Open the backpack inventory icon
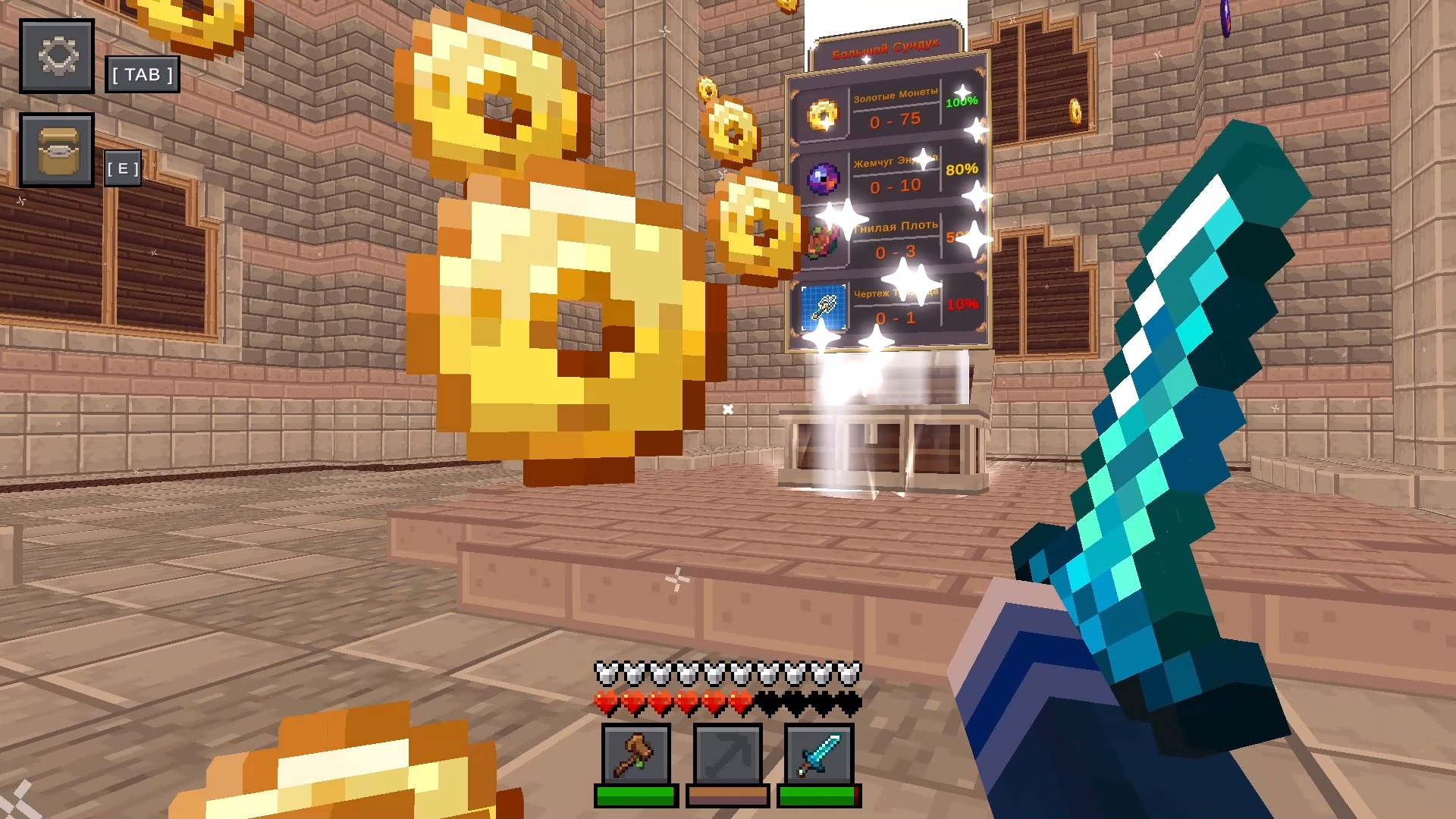The image size is (1456, 819). point(57,150)
